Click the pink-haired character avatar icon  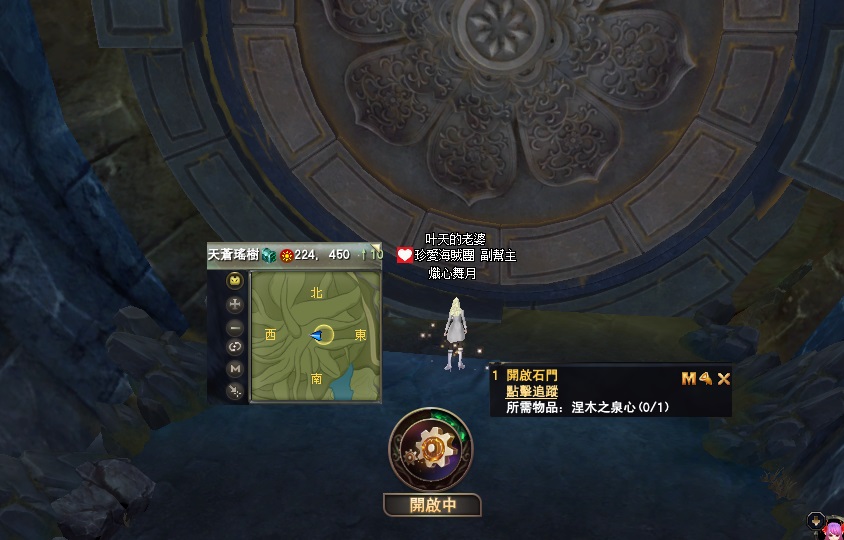(832, 524)
